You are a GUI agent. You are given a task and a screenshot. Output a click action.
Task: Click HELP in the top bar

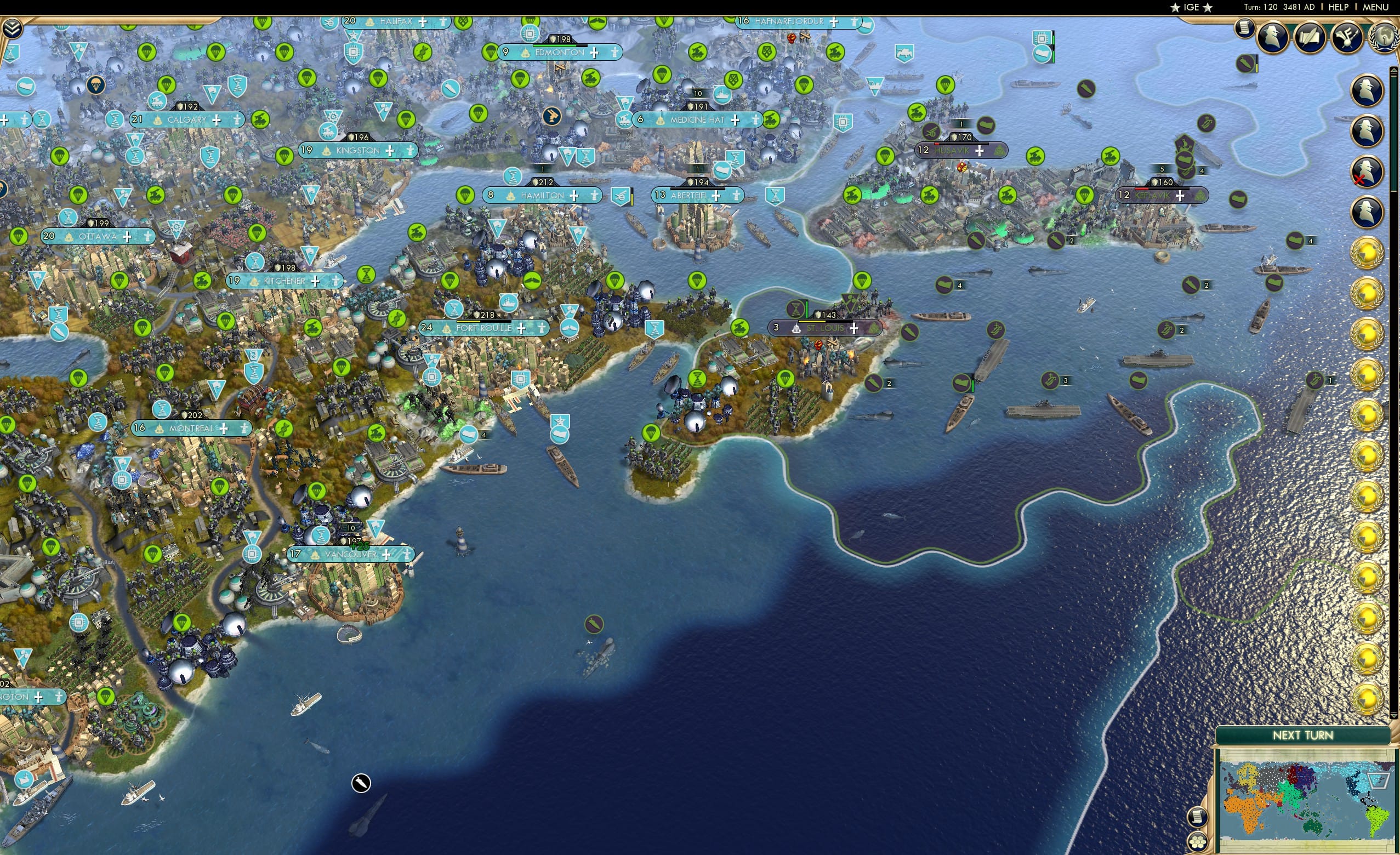(1338, 7)
